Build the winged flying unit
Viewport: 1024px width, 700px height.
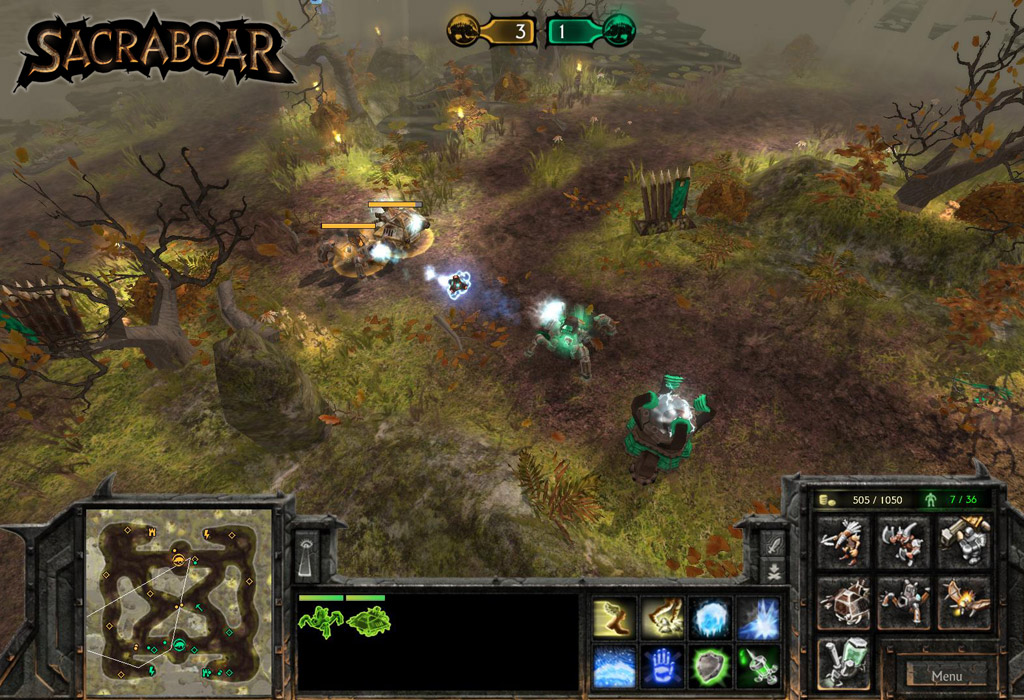(963, 602)
